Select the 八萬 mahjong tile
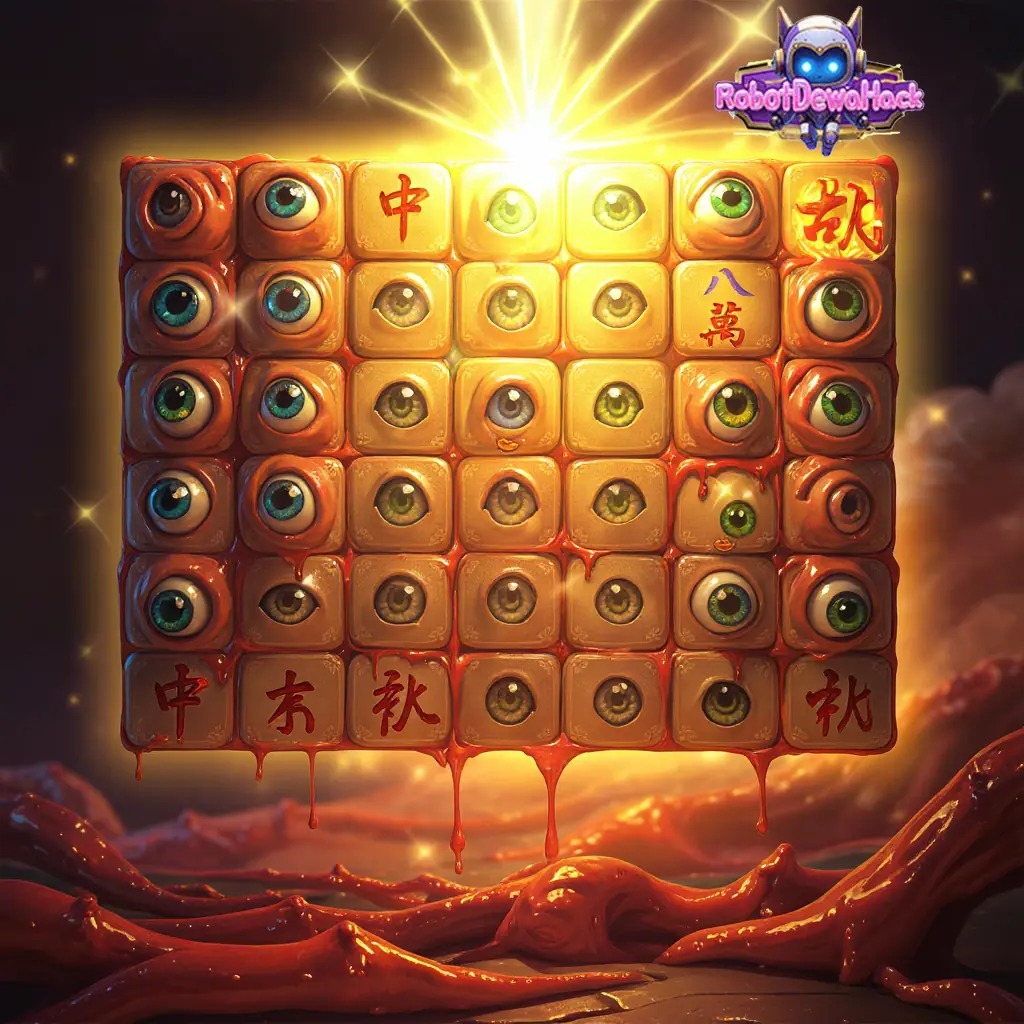 point(726,308)
